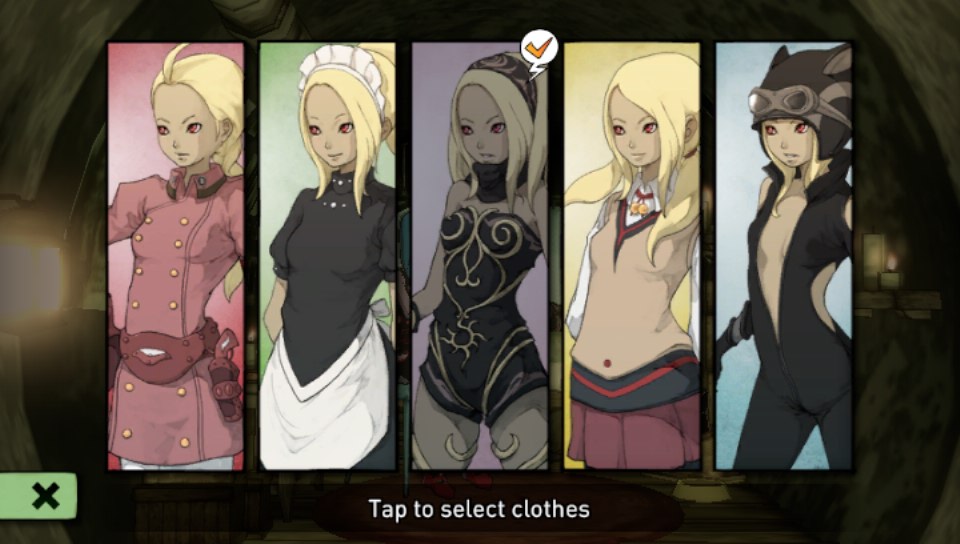Pick the black and gold default outfit

click(x=480, y=256)
